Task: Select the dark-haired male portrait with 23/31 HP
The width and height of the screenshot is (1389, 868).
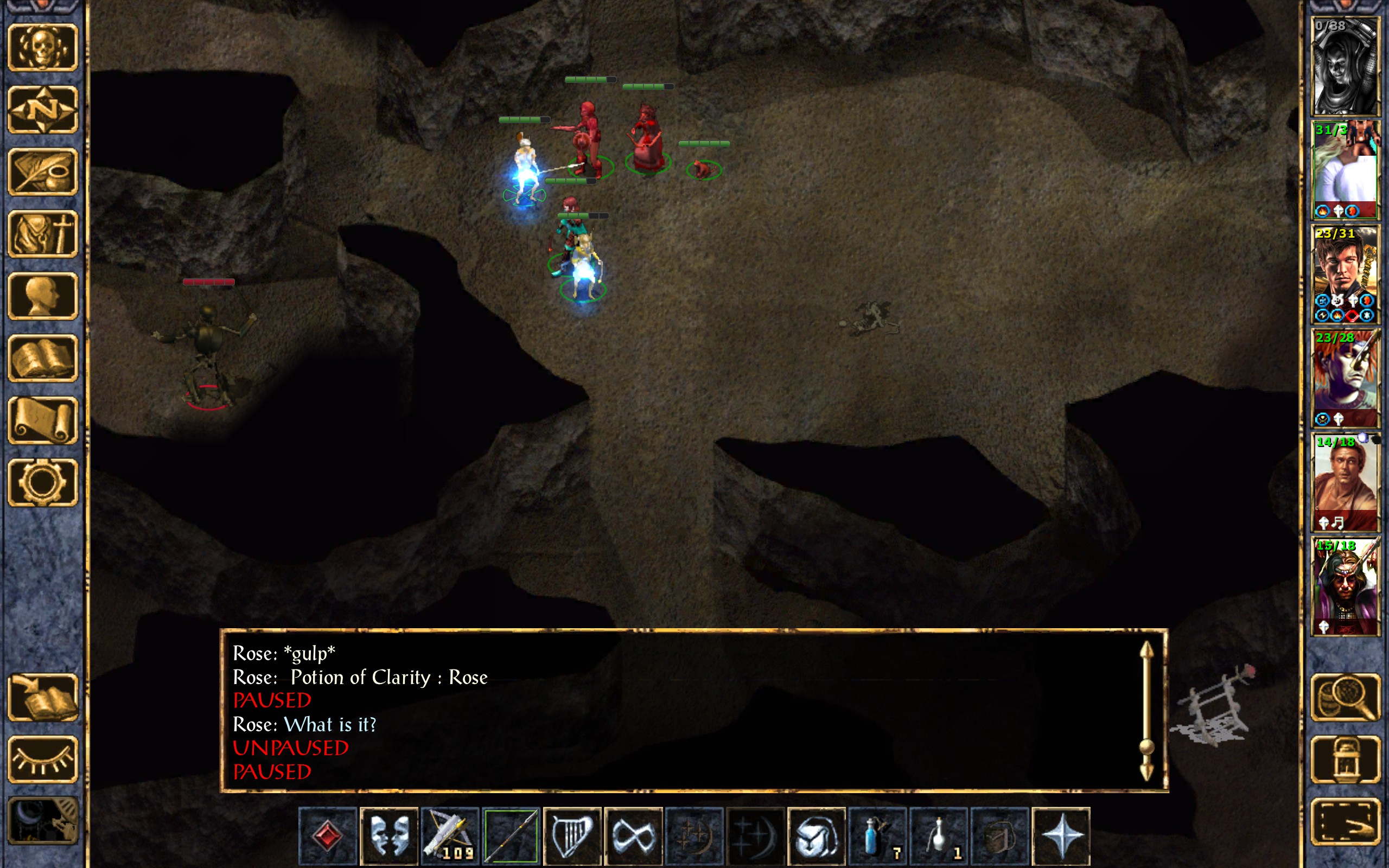Action: (1346, 275)
